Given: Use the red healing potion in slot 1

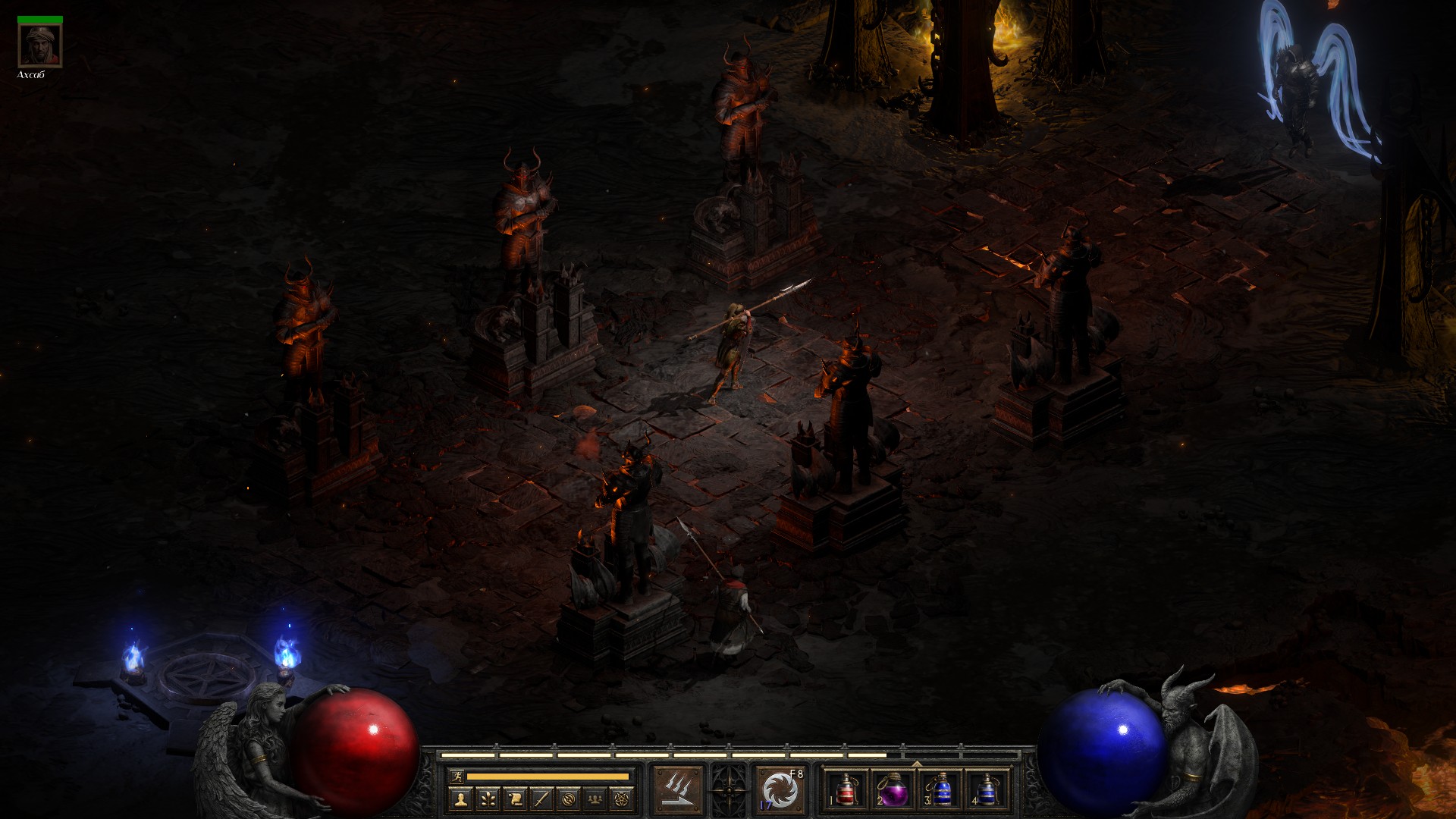Looking at the screenshot, I should coord(846,790).
